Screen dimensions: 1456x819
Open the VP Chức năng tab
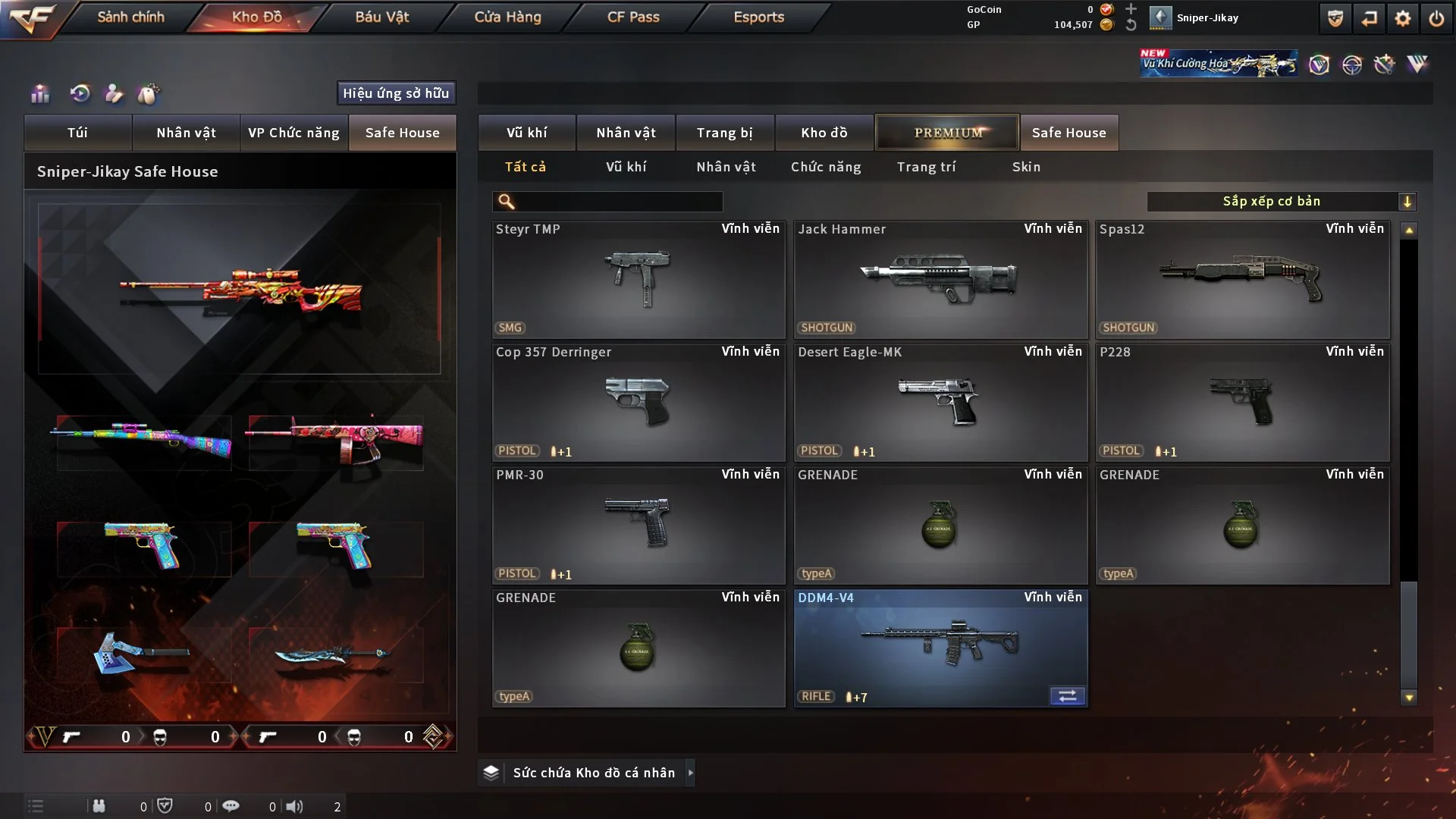[293, 133]
